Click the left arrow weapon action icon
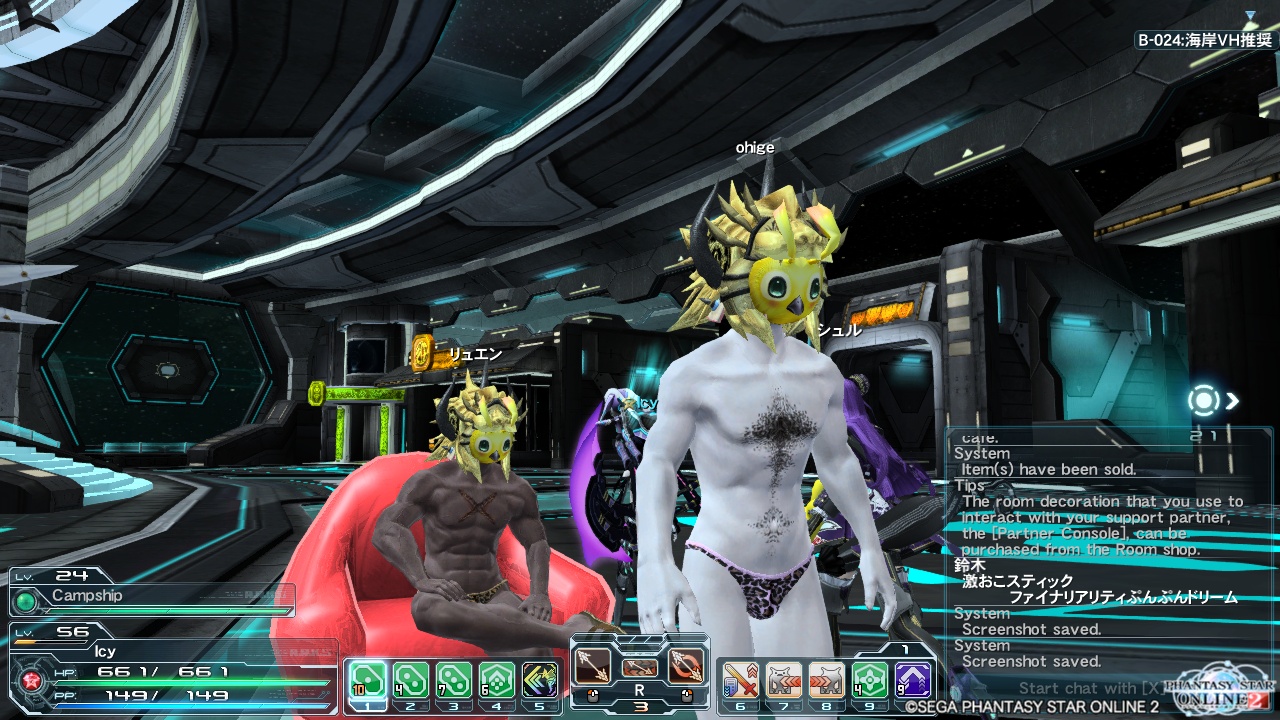Viewport: 1280px width, 720px height. [593, 667]
